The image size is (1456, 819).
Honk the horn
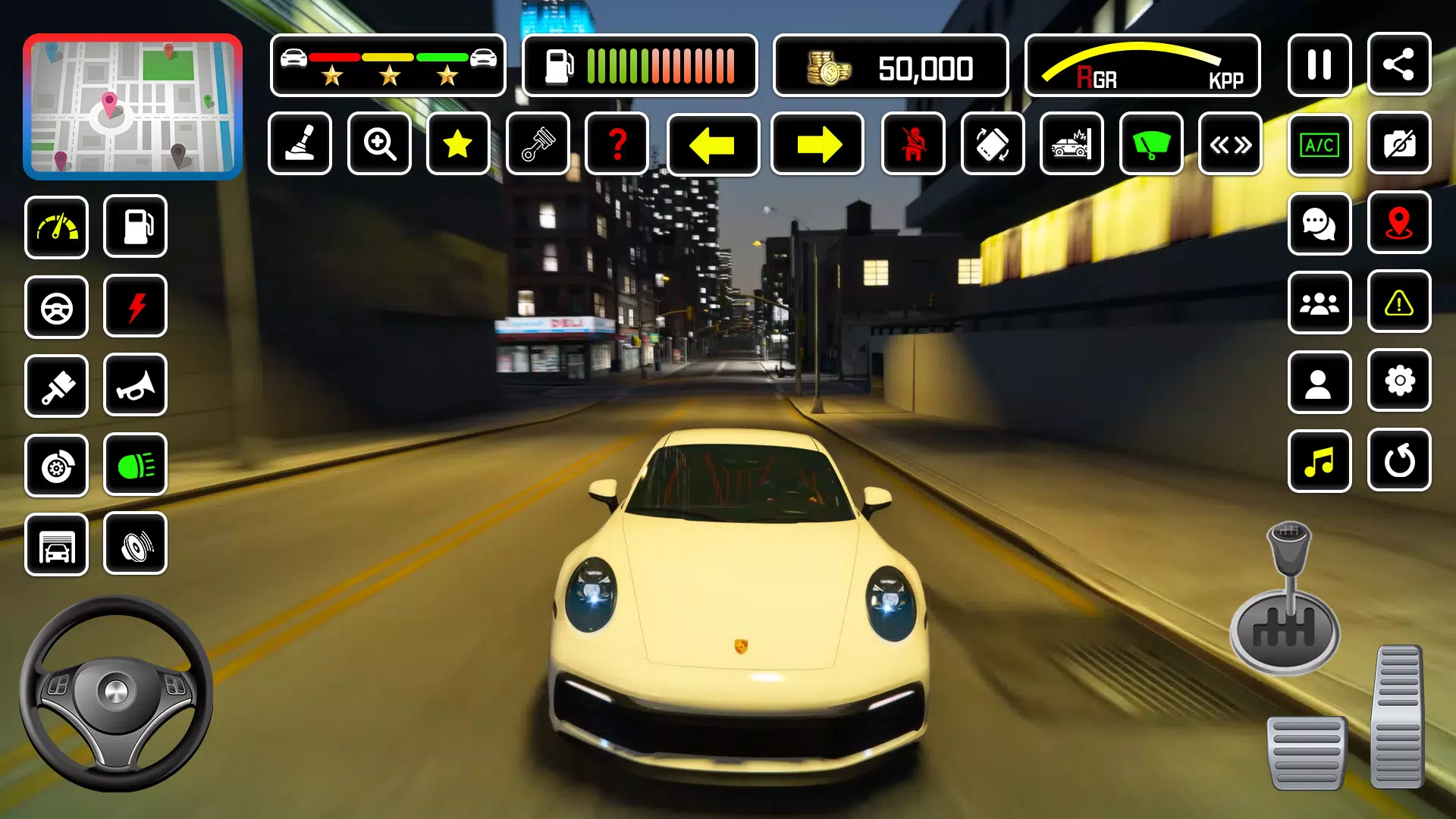[135, 385]
